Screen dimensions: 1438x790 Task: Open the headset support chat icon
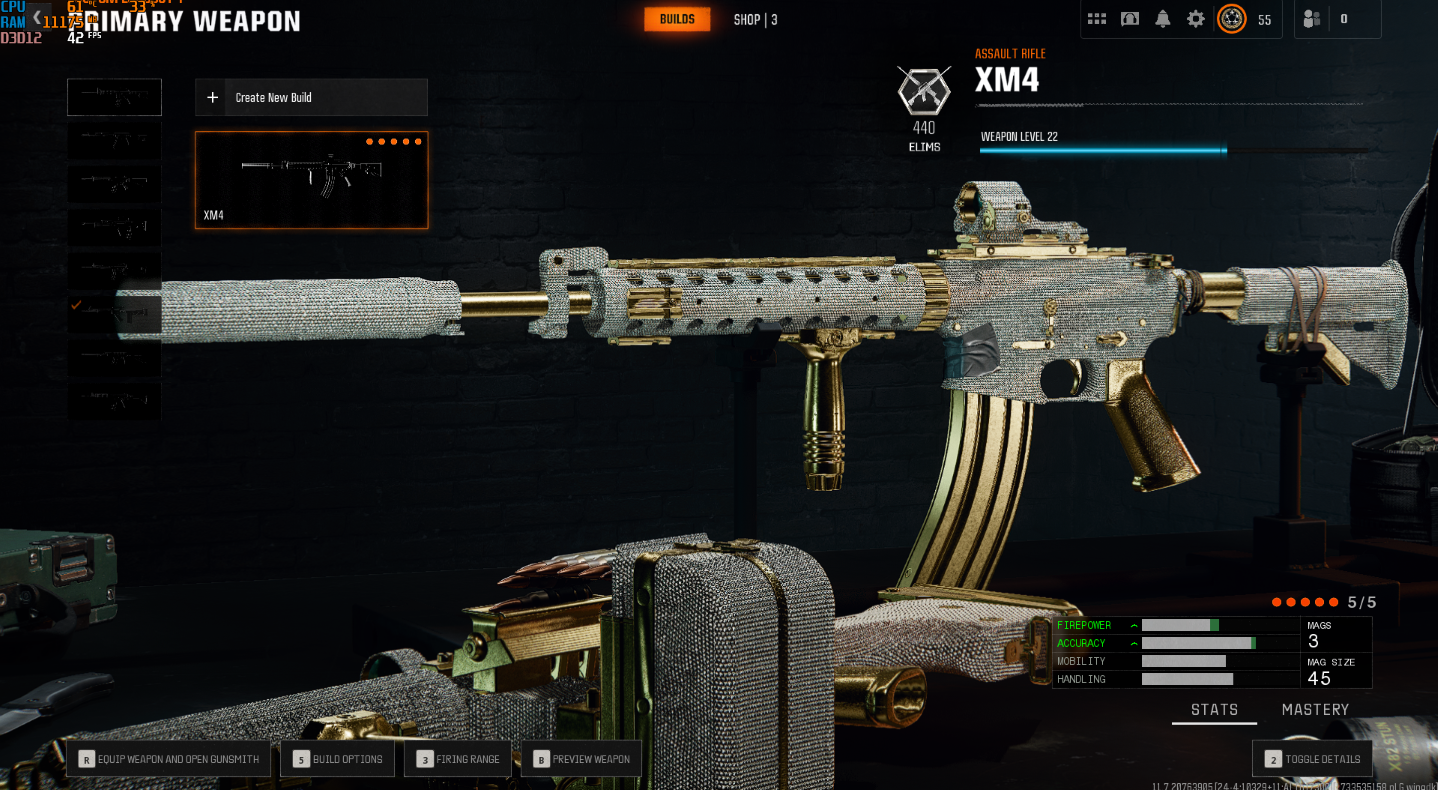(x=1129, y=18)
